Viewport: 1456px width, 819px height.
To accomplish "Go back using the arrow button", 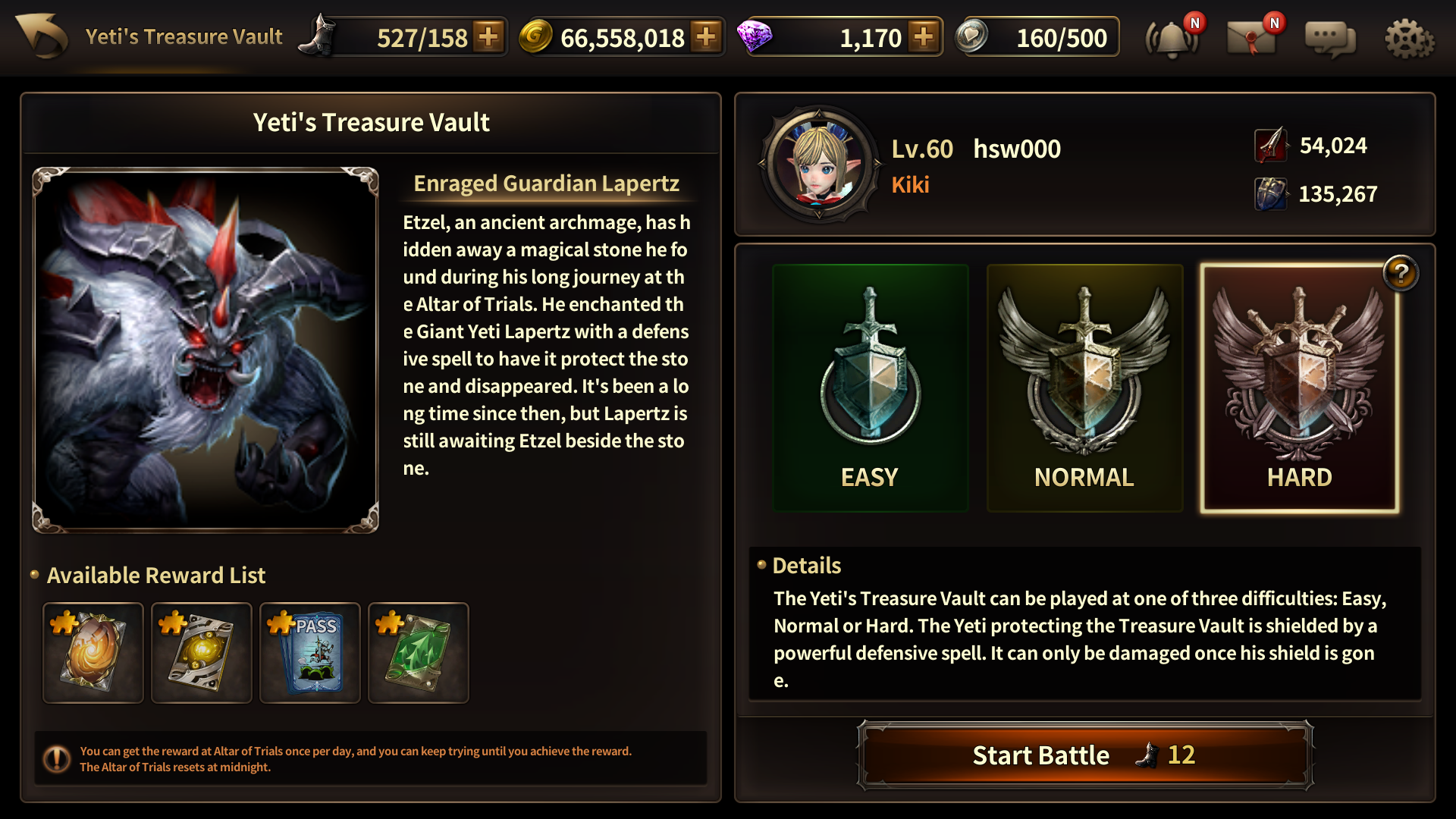I will [42, 36].
